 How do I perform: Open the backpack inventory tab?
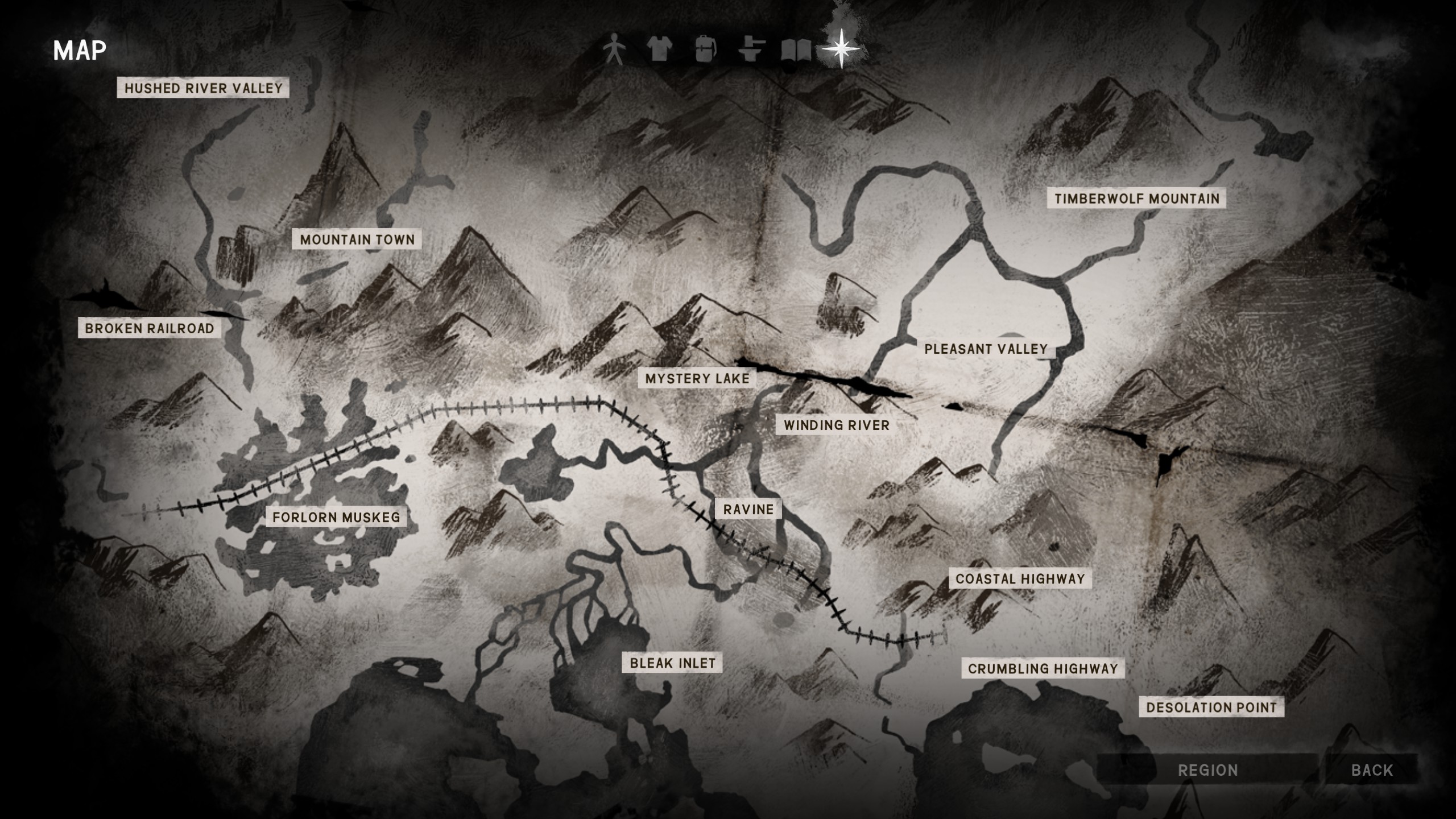click(x=705, y=49)
